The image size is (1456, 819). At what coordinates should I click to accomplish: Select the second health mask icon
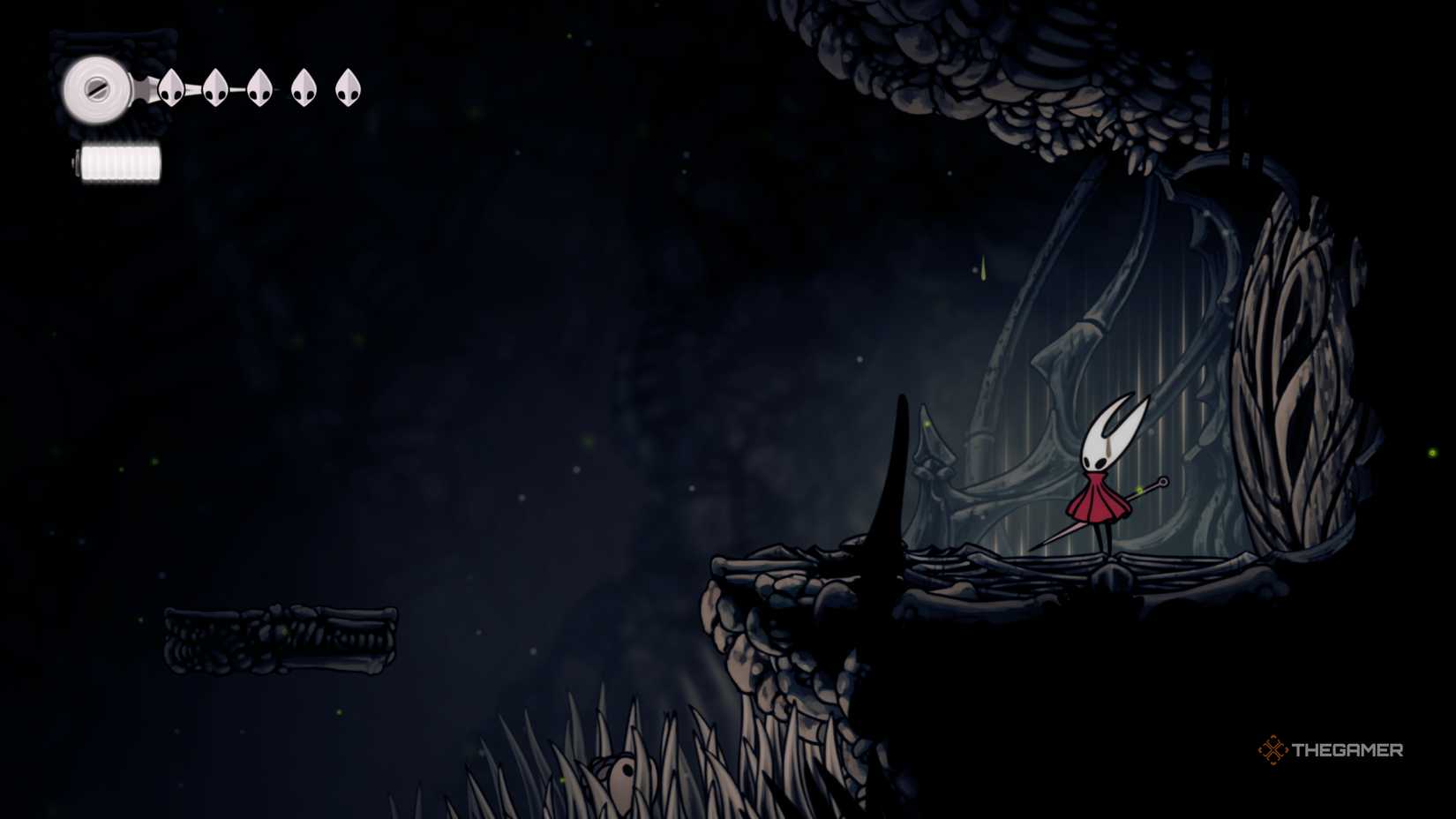click(x=214, y=86)
